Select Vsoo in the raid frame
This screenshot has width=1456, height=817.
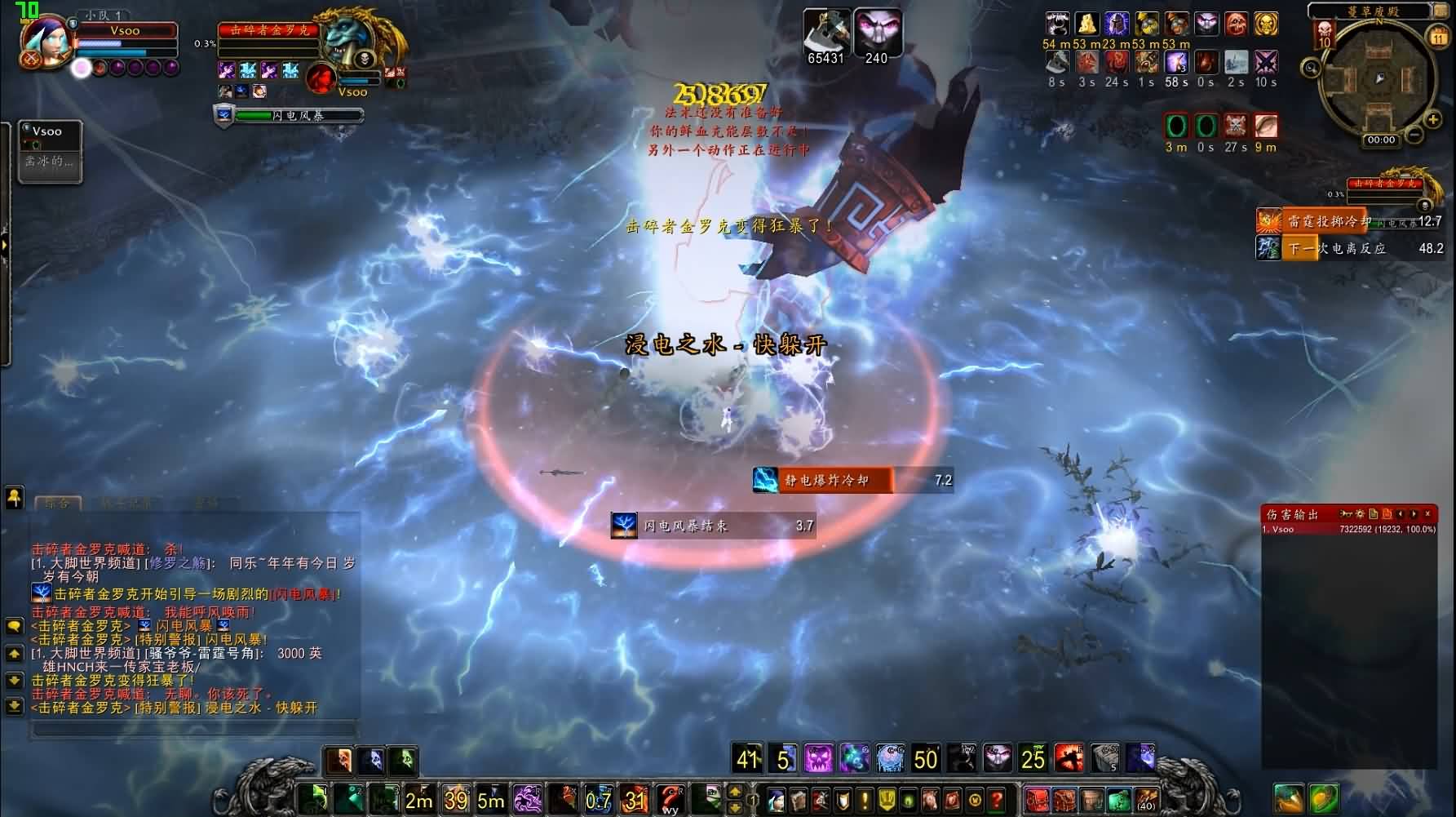[50, 153]
